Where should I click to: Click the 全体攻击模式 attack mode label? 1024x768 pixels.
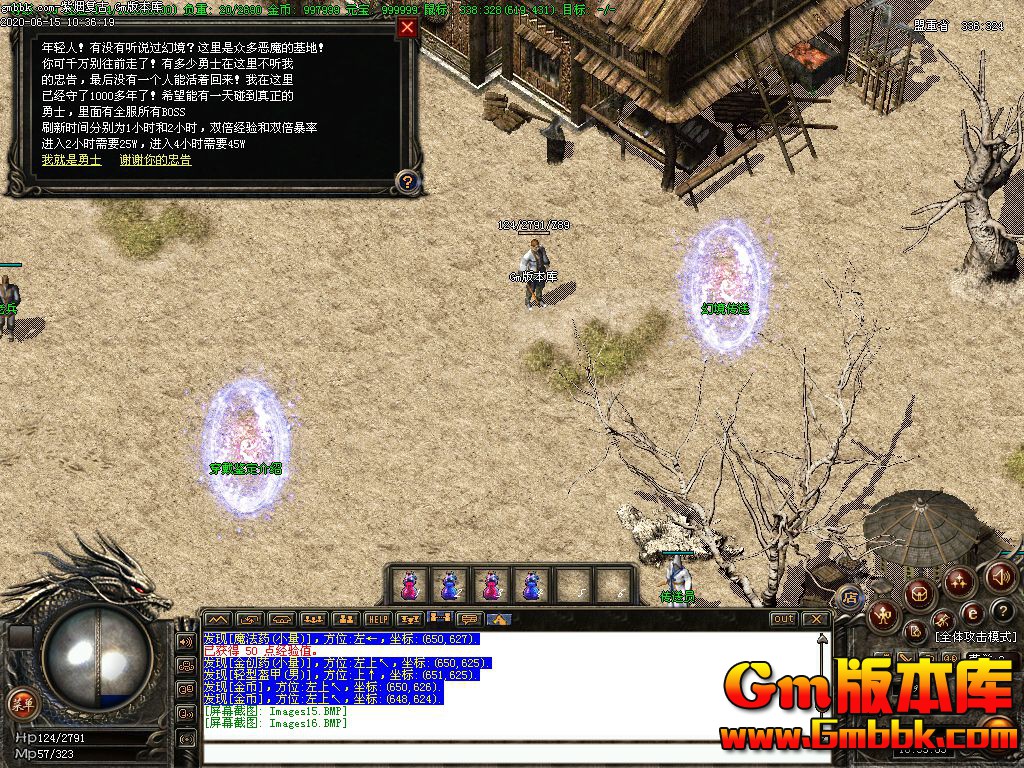(975, 637)
